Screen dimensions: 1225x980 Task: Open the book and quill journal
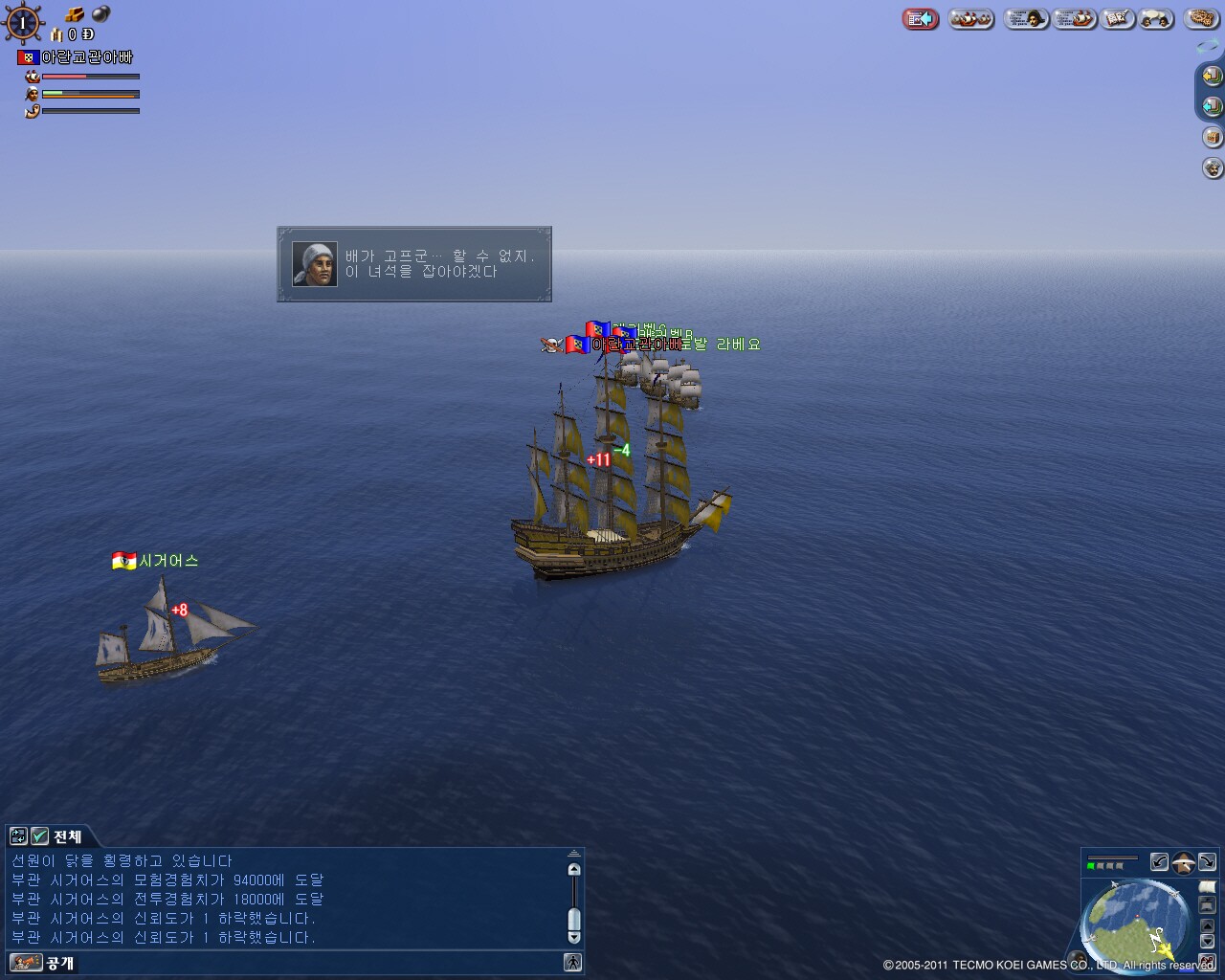1117,19
